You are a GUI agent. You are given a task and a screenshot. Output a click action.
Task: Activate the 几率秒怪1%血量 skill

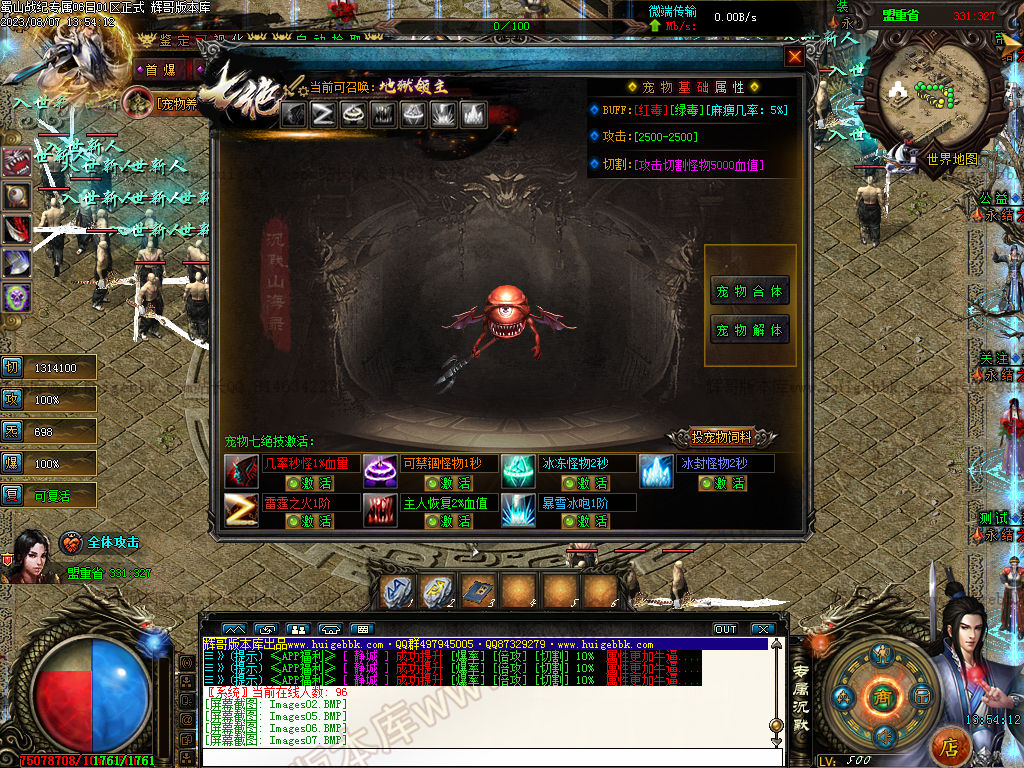click(309, 483)
